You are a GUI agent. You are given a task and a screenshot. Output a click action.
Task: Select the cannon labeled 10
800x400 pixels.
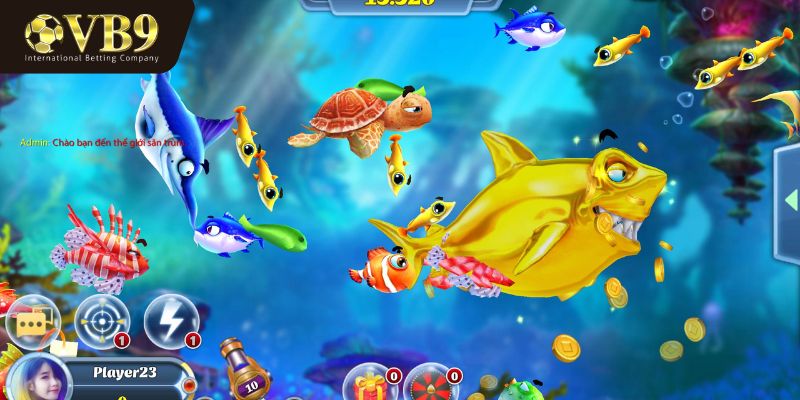[246, 374]
